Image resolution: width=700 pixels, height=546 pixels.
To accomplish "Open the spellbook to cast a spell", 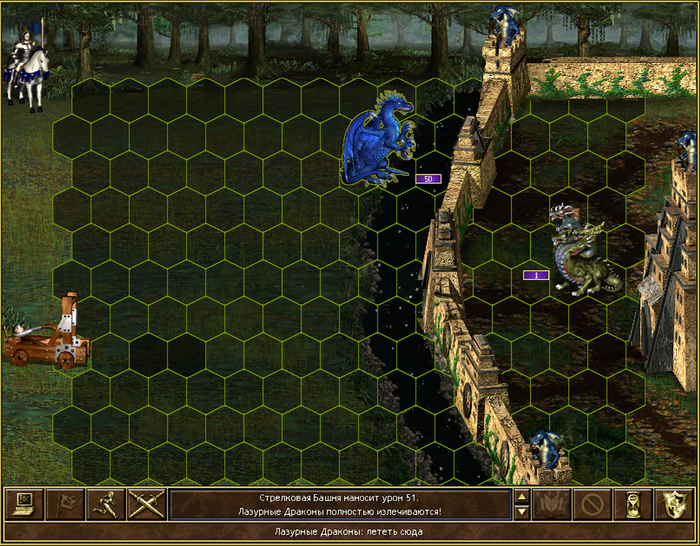I will coord(553,503).
